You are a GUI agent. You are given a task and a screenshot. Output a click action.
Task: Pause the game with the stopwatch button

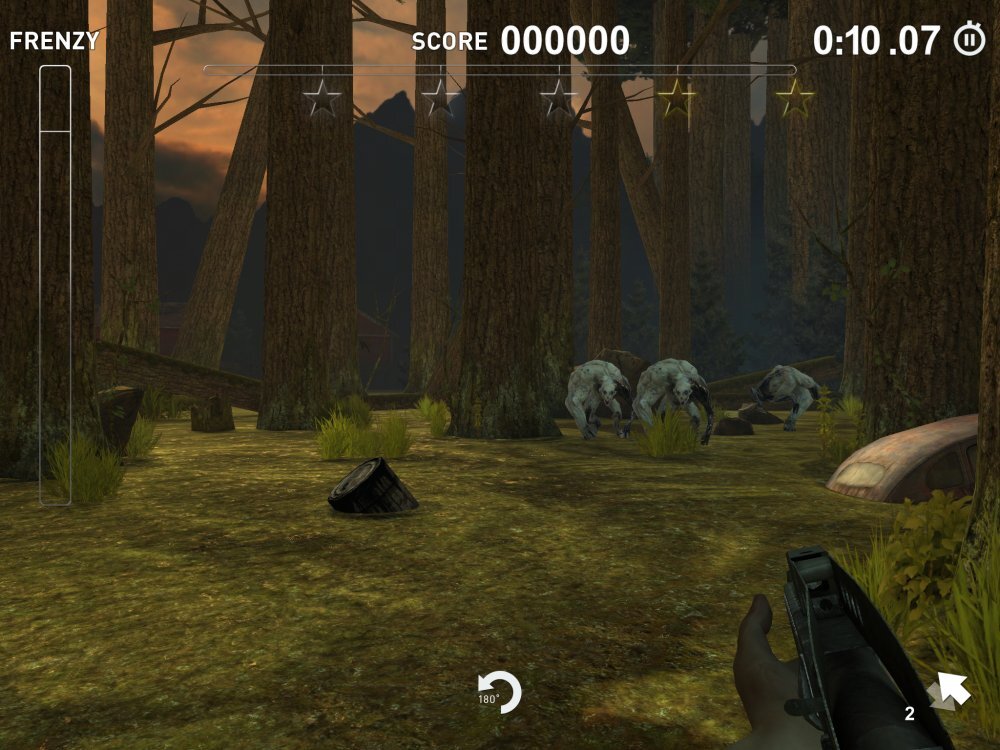pyautogui.click(x=969, y=40)
